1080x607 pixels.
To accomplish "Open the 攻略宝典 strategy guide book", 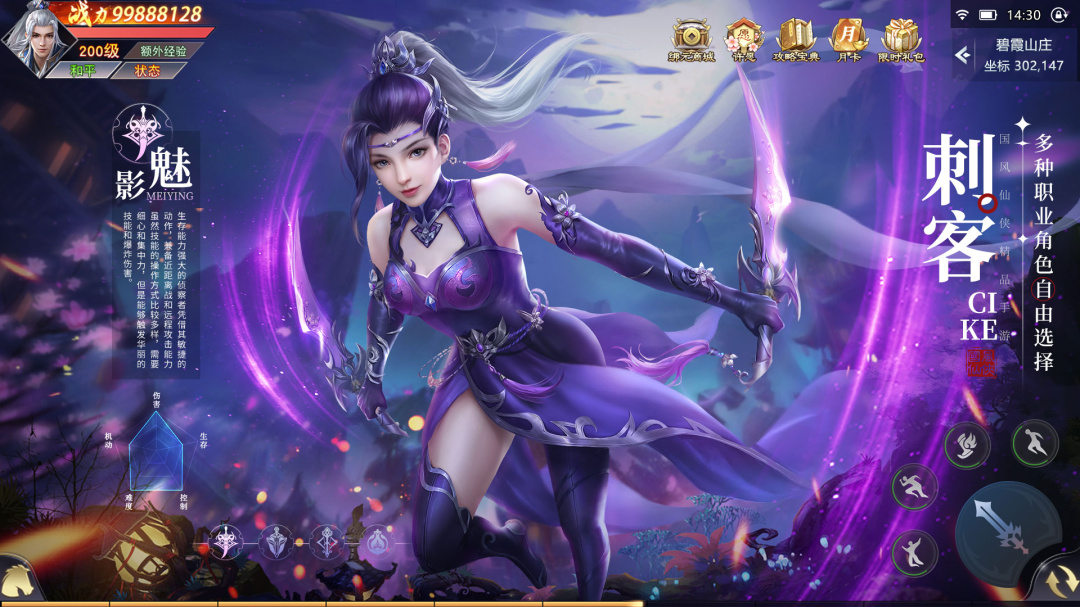I will tap(796, 40).
